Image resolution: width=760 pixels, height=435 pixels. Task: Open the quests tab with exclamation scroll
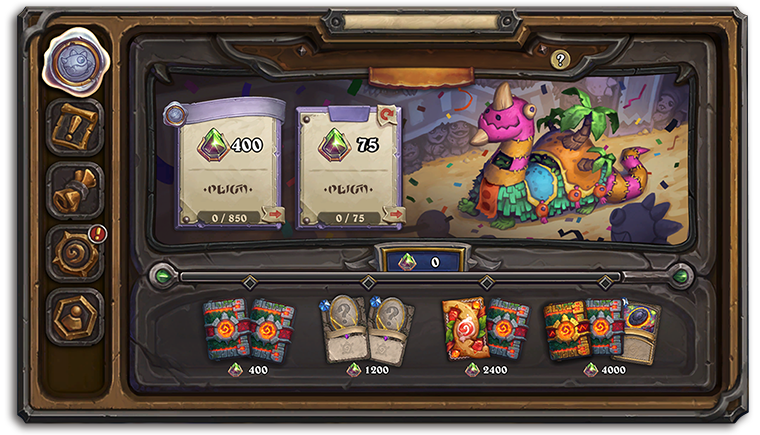(75, 127)
